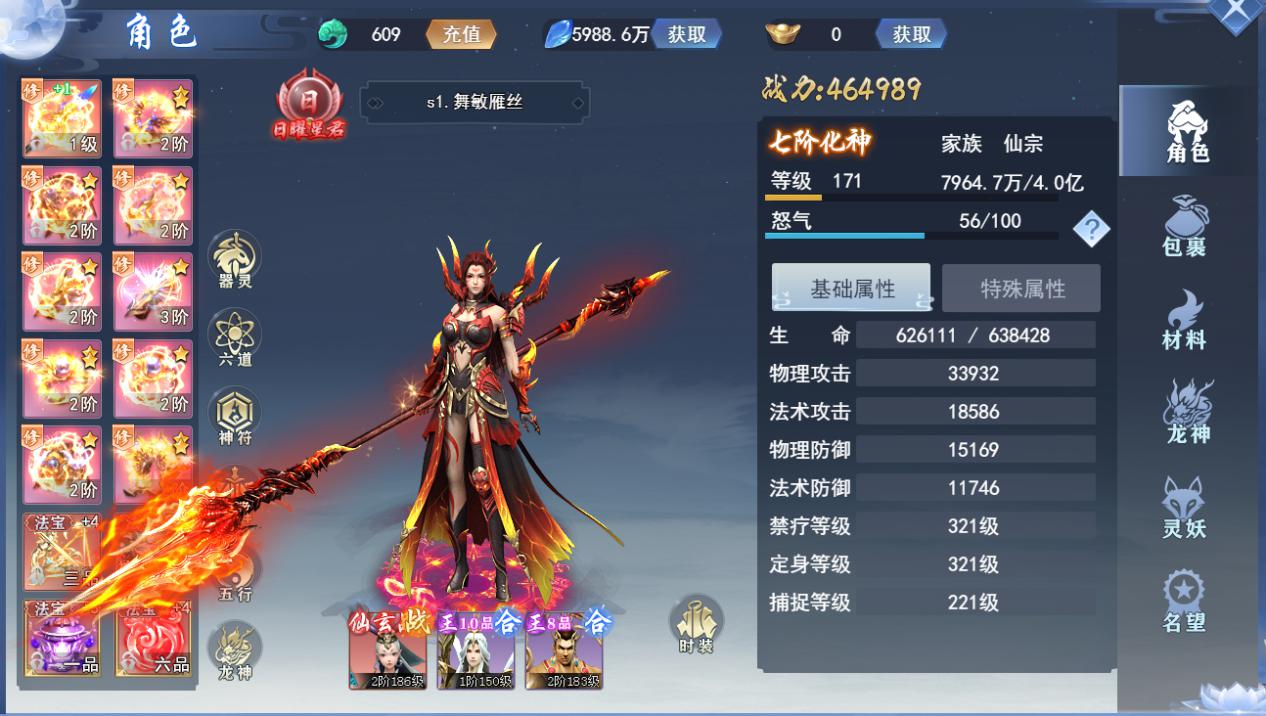
Task: Switch to 特殊属性 special attributes
Action: point(1022,288)
